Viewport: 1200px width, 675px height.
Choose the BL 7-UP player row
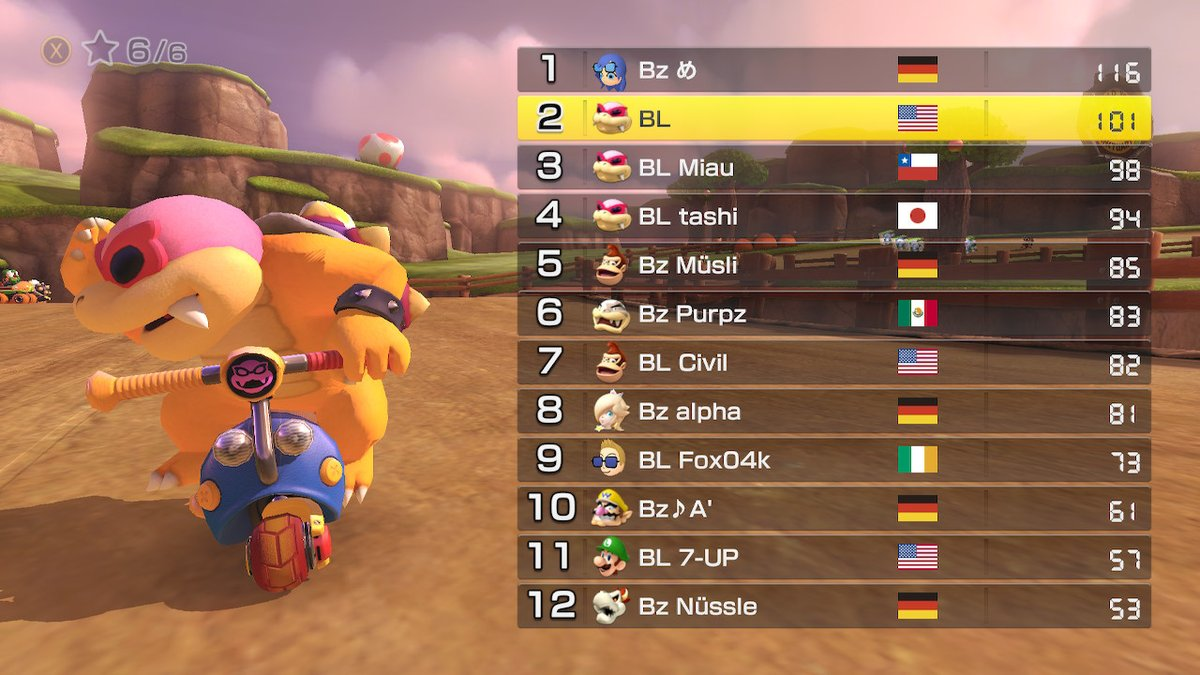tap(833, 557)
